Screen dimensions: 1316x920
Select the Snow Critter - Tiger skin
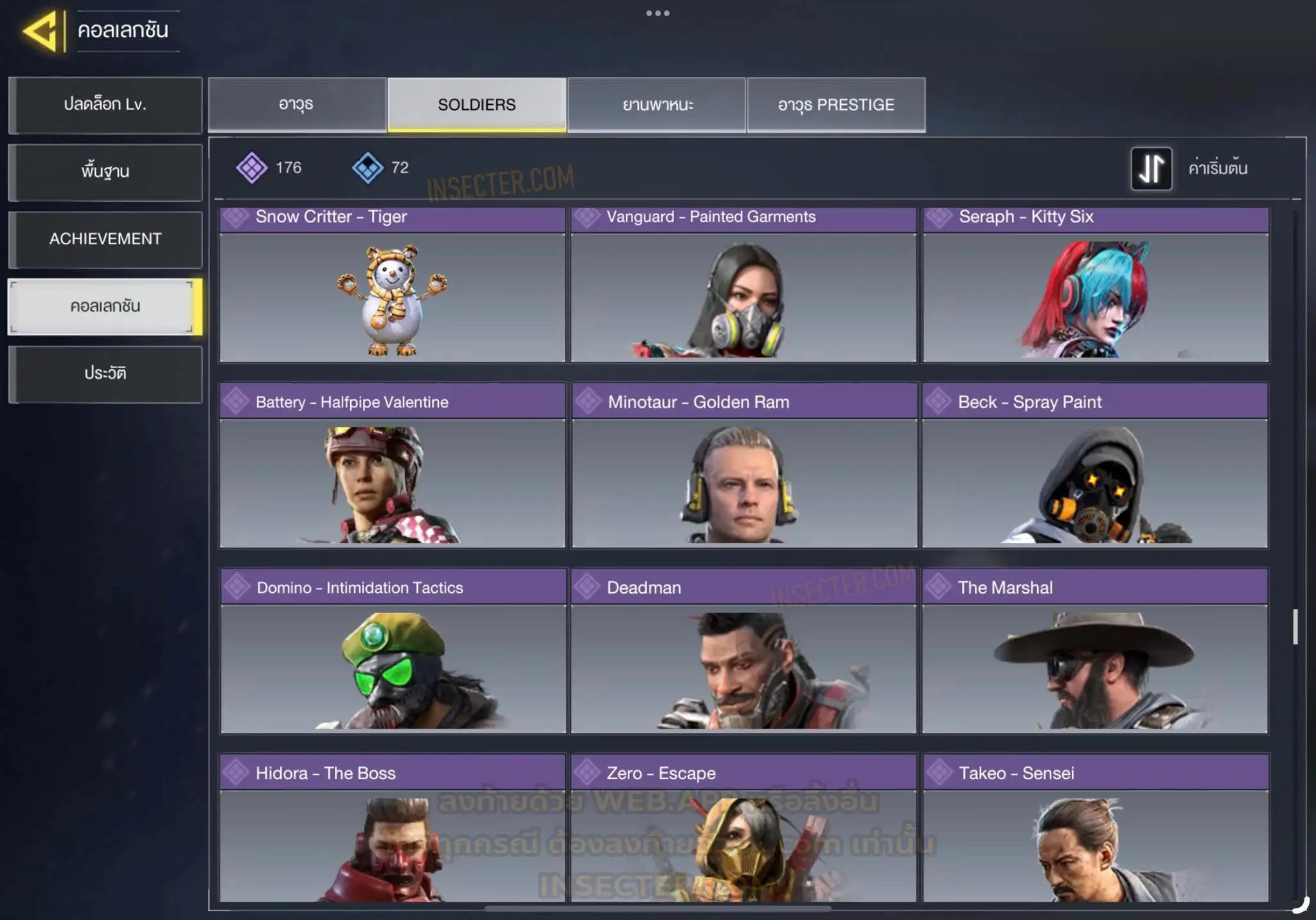pos(392,286)
